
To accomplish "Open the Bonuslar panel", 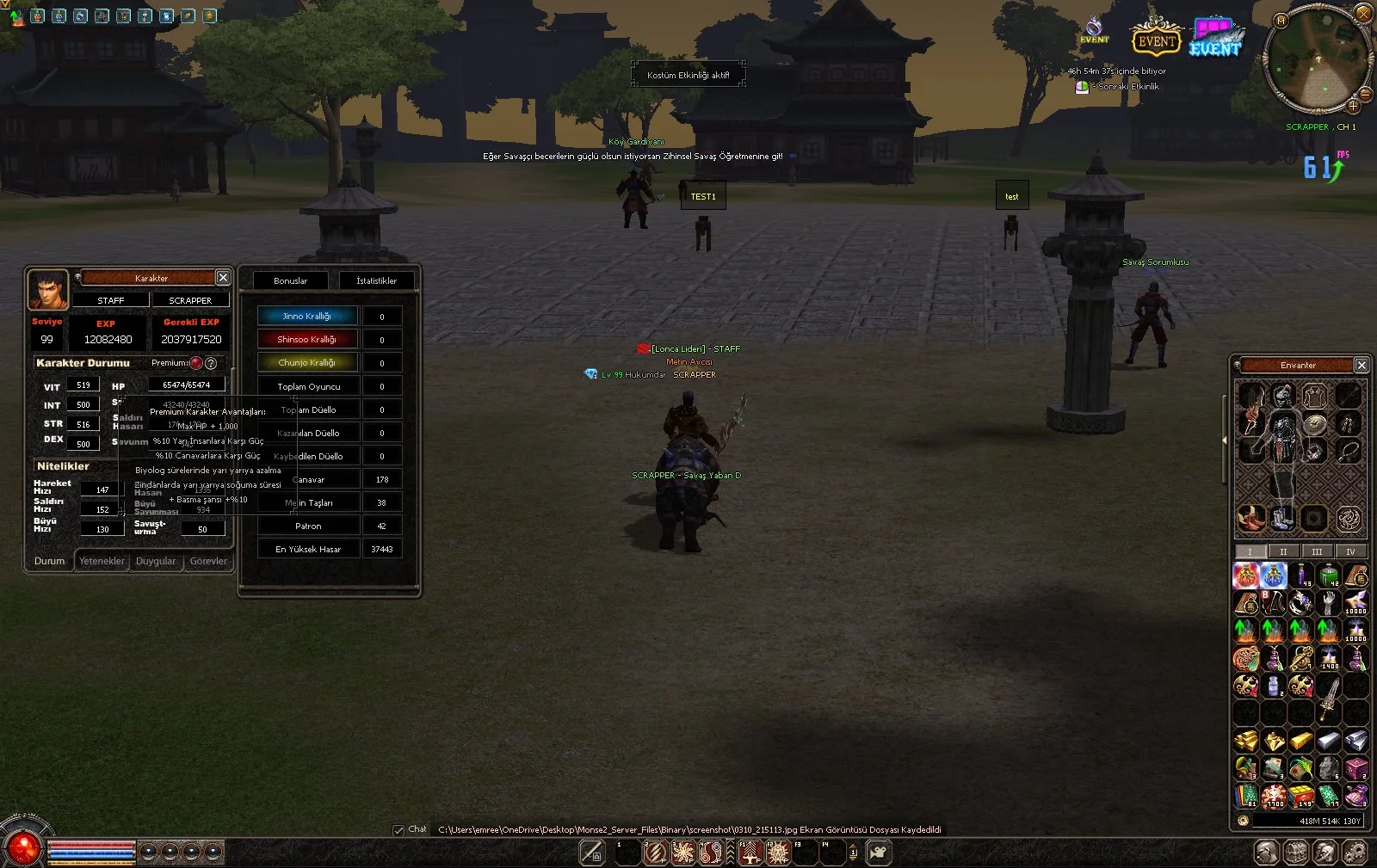I will coord(290,280).
